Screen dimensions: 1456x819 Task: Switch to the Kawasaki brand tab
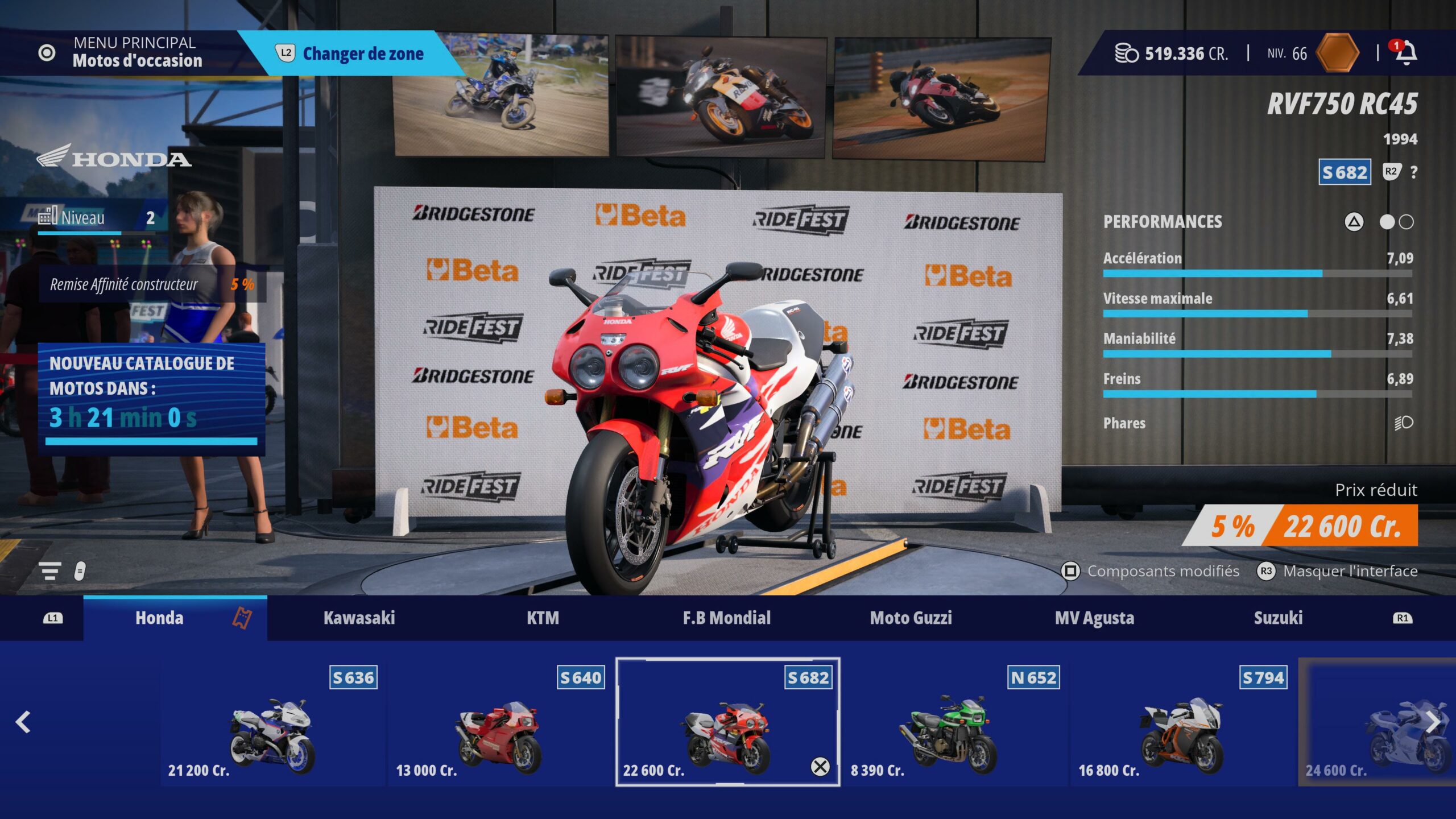(x=359, y=618)
